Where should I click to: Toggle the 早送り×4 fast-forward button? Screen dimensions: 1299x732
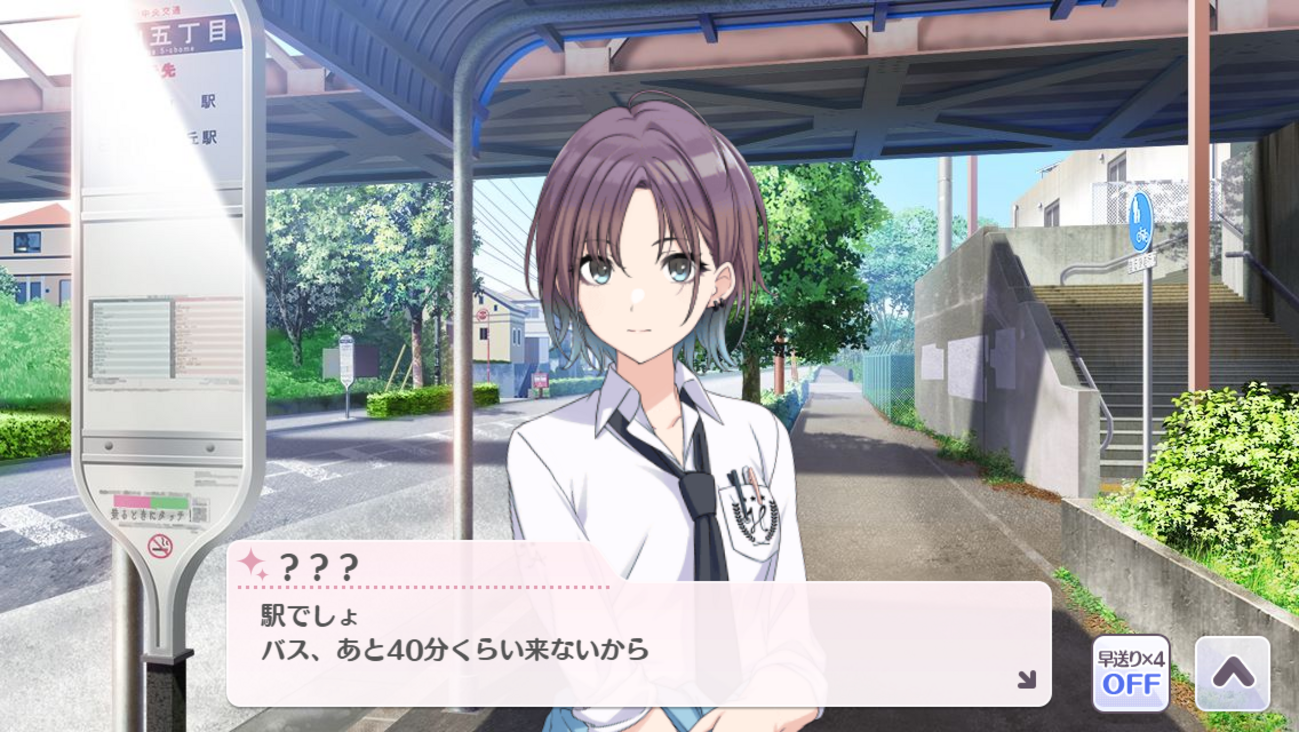point(1131,673)
